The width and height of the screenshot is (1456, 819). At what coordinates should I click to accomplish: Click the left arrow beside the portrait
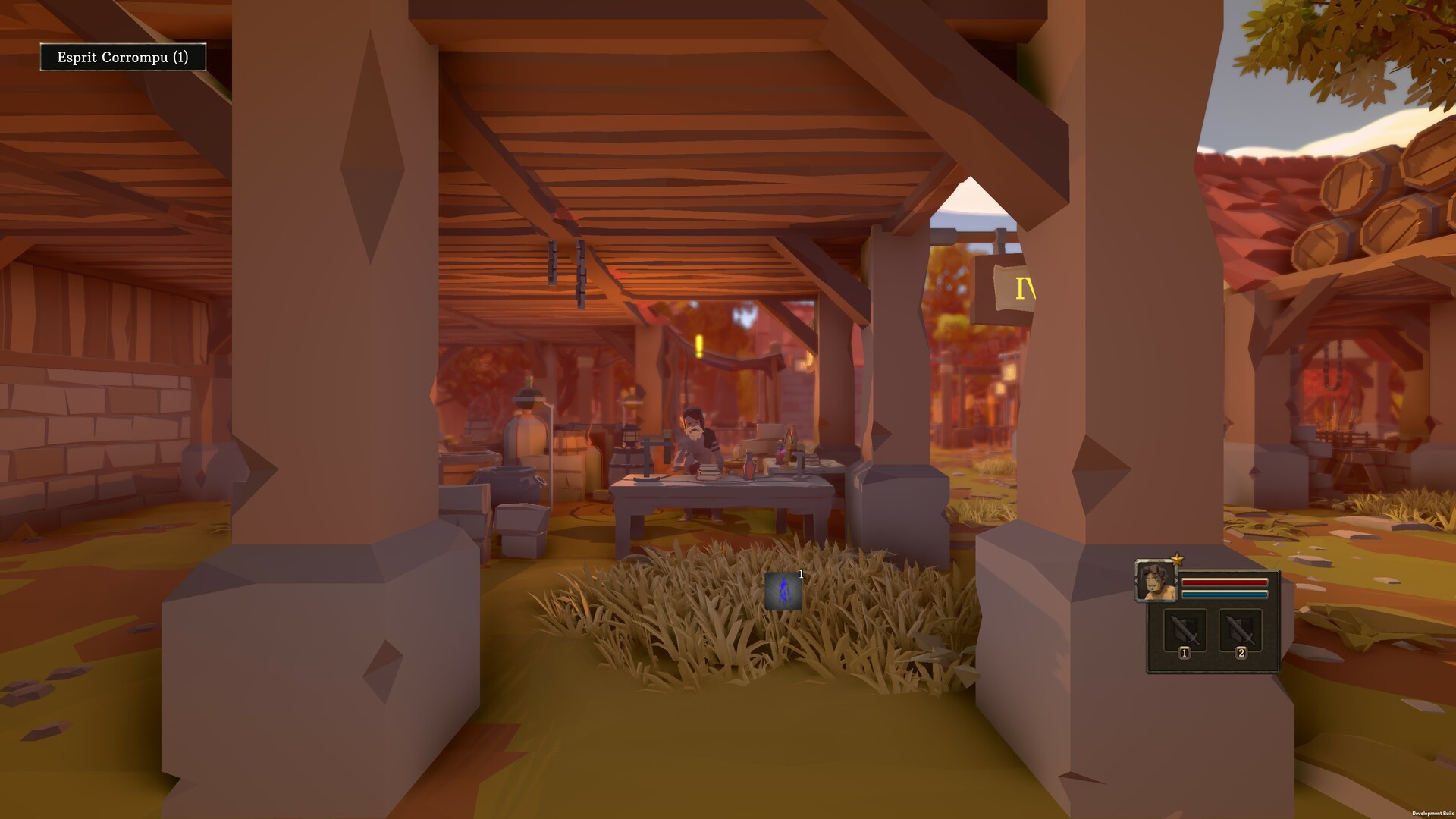tap(1135, 580)
